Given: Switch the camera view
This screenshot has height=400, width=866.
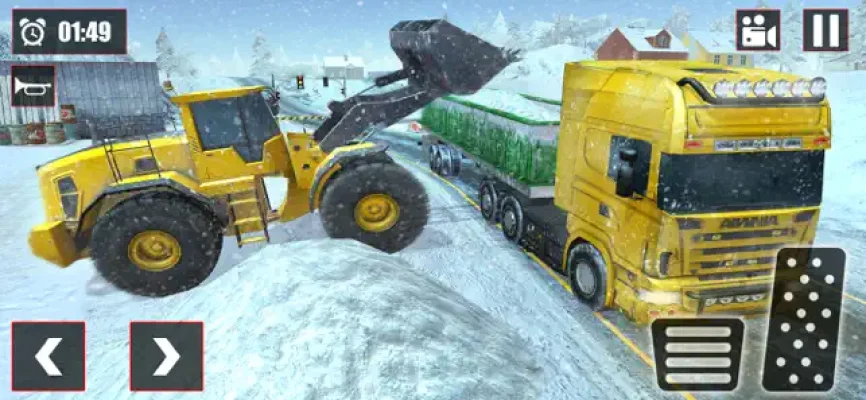Looking at the screenshot, I should tap(758, 30).
